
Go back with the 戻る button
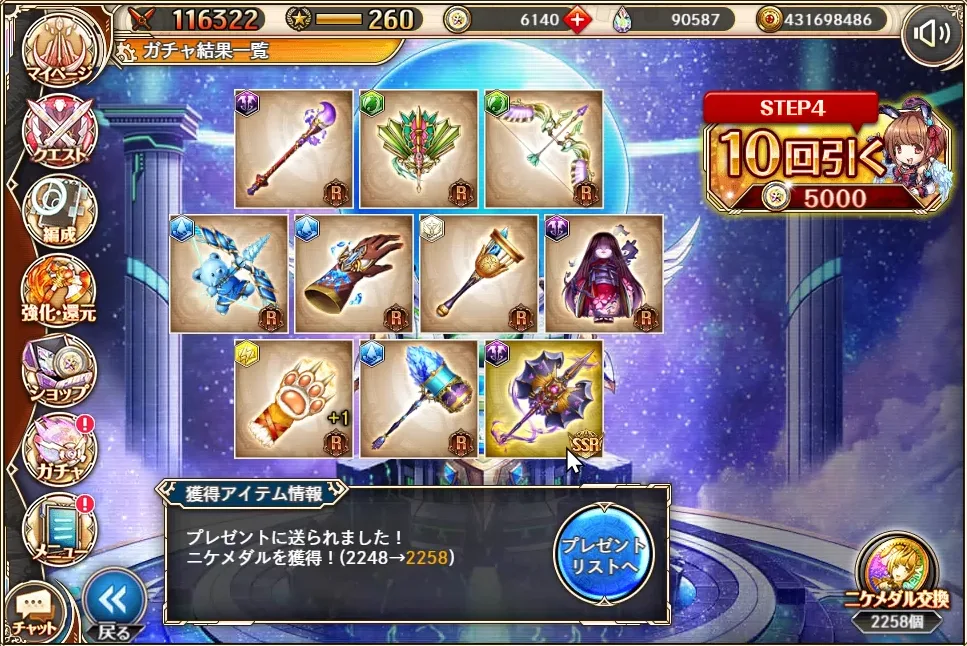[113, 604]
